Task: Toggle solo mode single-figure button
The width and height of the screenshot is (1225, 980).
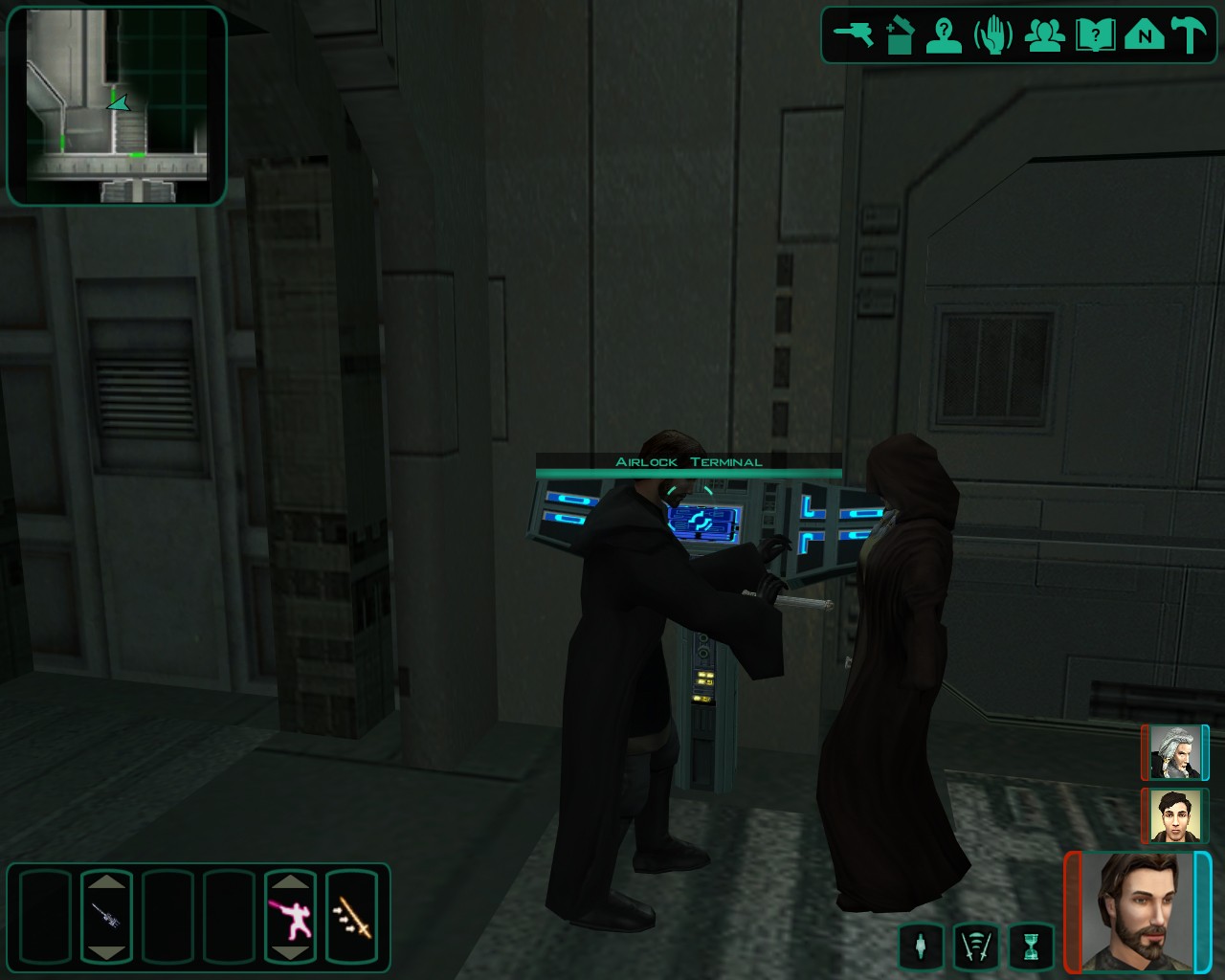Action: [921, 946]
